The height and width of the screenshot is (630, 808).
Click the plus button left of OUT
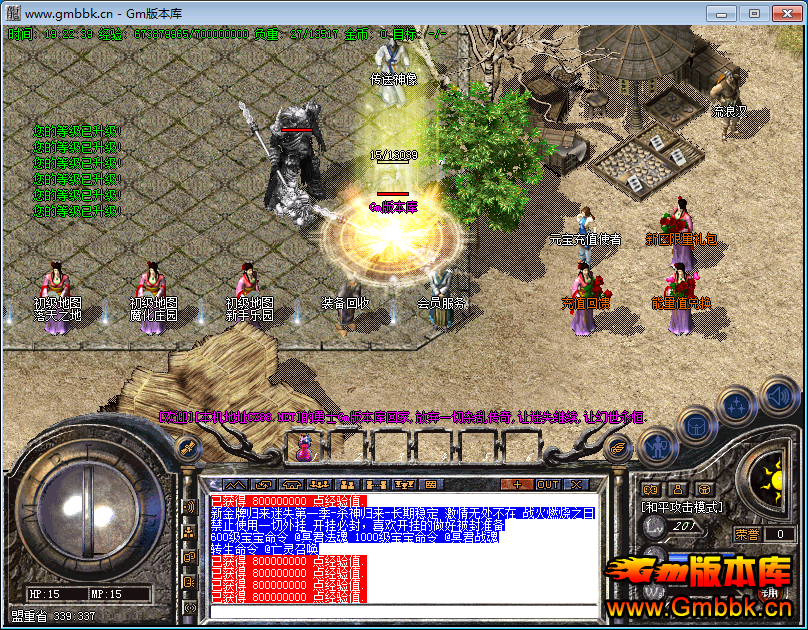tap(518, 484)
